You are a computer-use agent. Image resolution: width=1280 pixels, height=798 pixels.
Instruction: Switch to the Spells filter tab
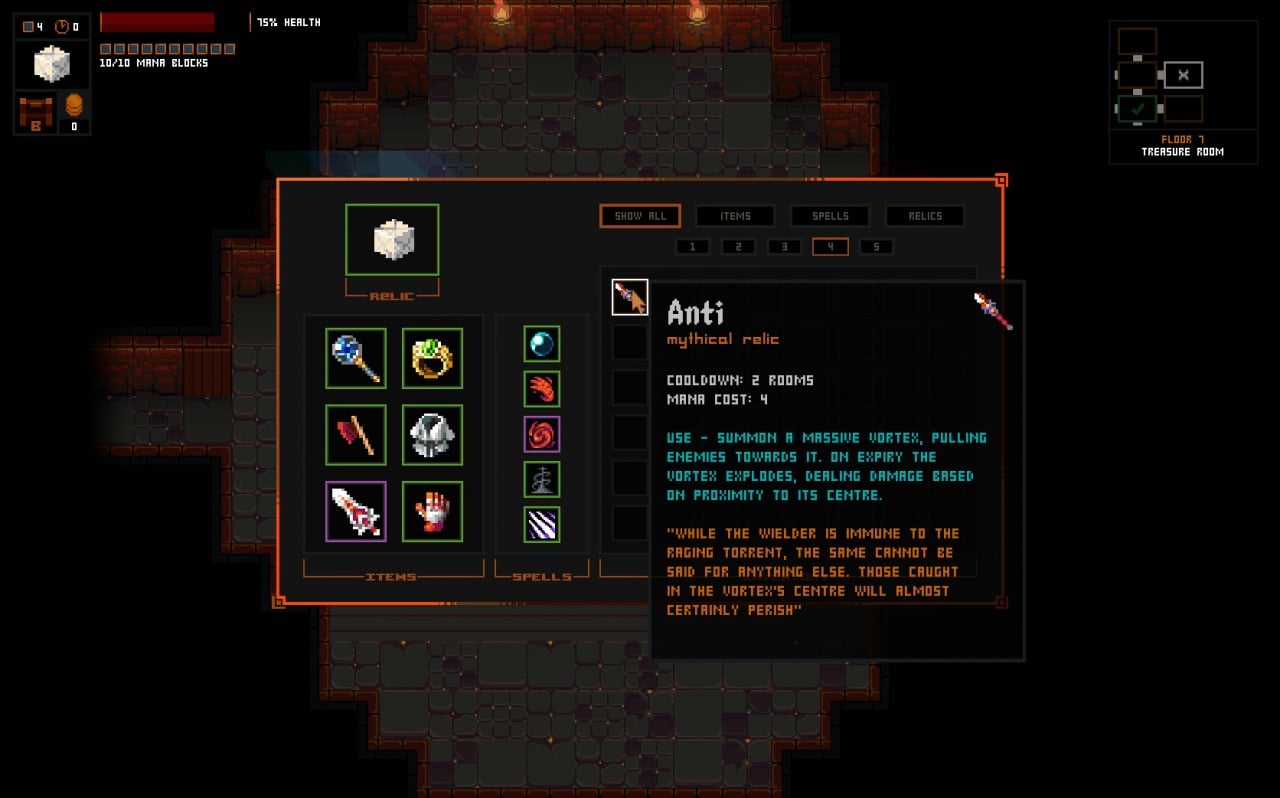tap(830, 216)
